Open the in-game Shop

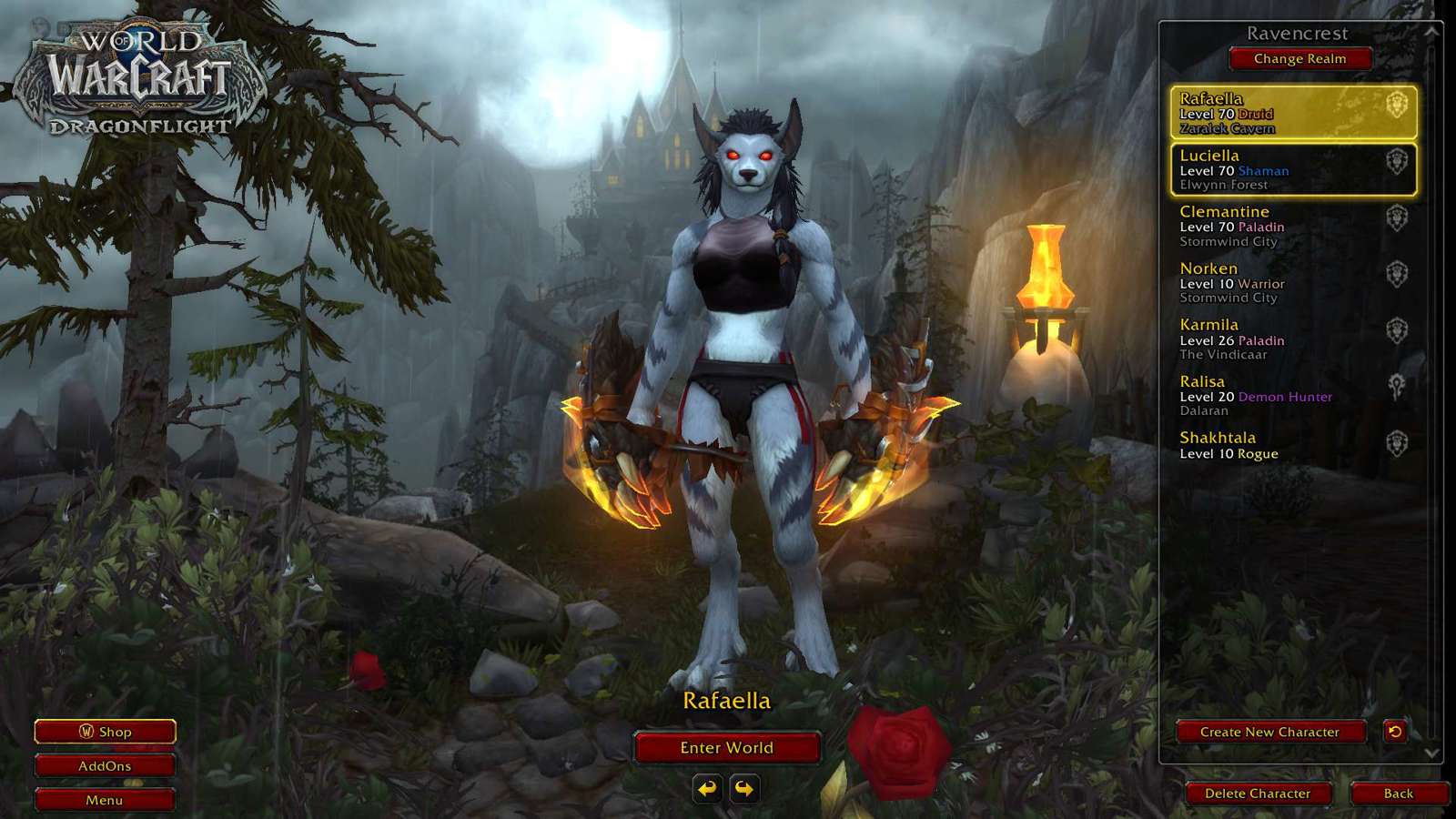105,732
